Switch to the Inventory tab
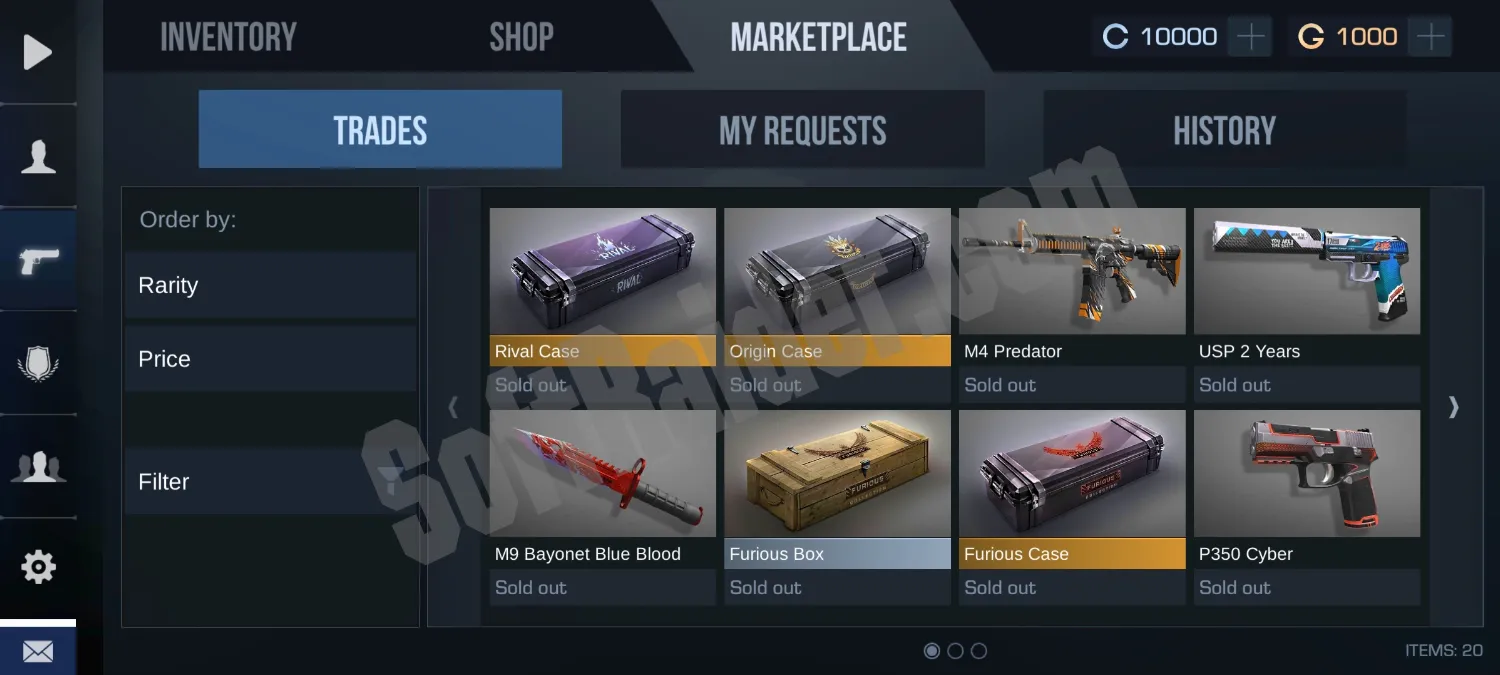The image size is (1500, 675). click(x=228, y=38)
